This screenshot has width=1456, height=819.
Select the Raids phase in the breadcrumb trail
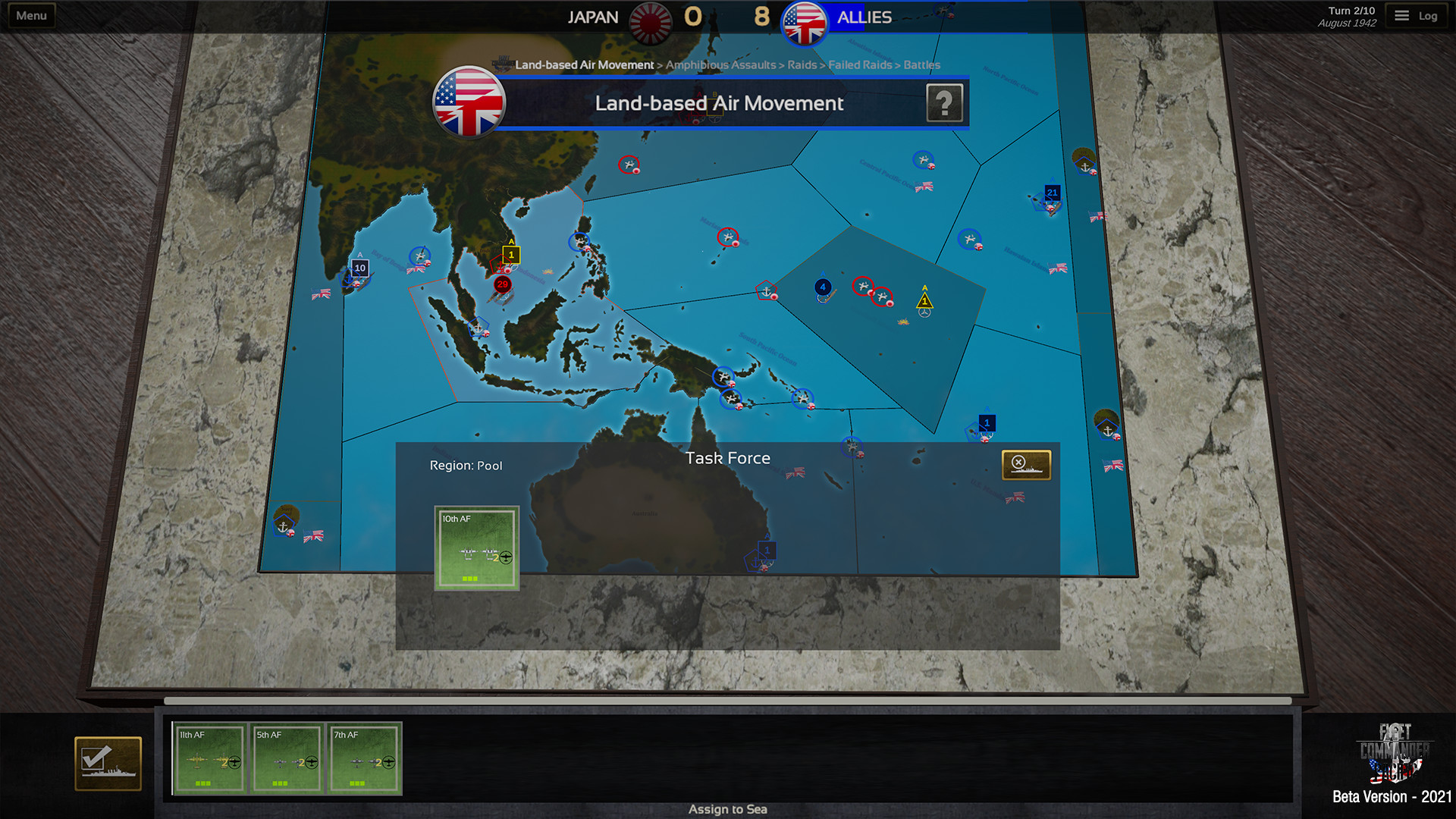pyautogui.click(x=802, y=65)
